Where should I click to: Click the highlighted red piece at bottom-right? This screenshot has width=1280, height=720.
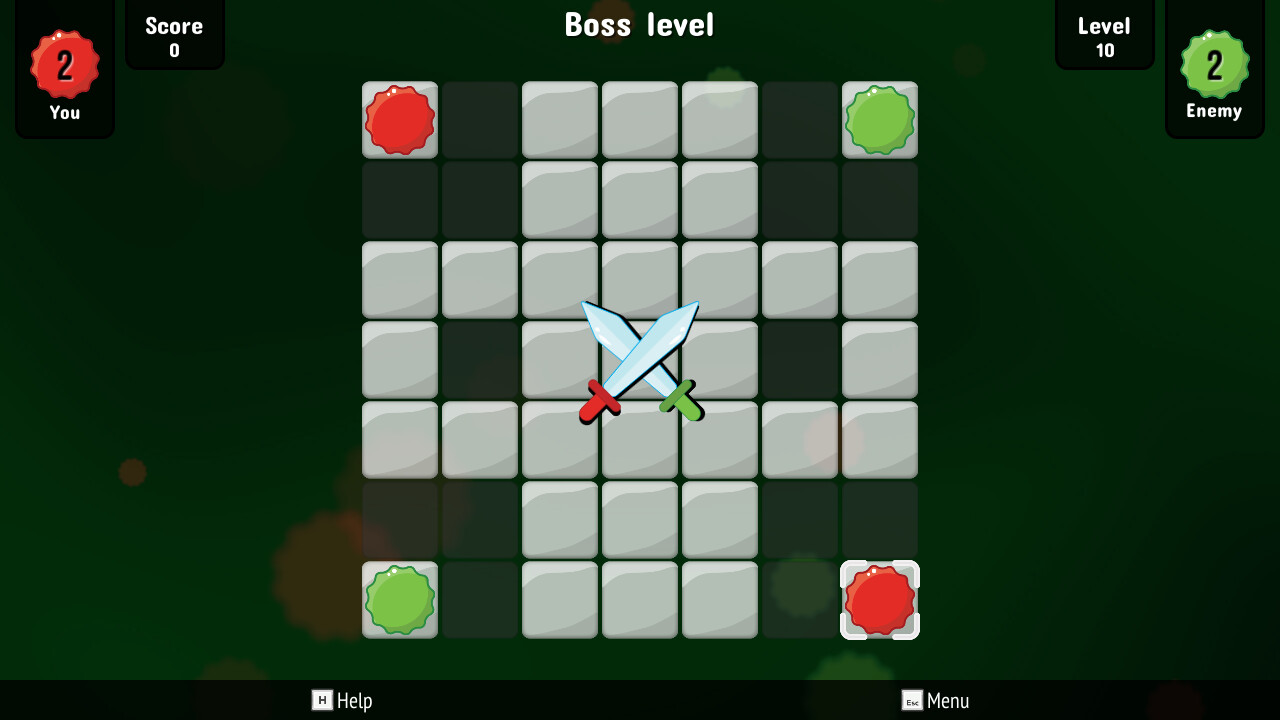pos(879,599)
